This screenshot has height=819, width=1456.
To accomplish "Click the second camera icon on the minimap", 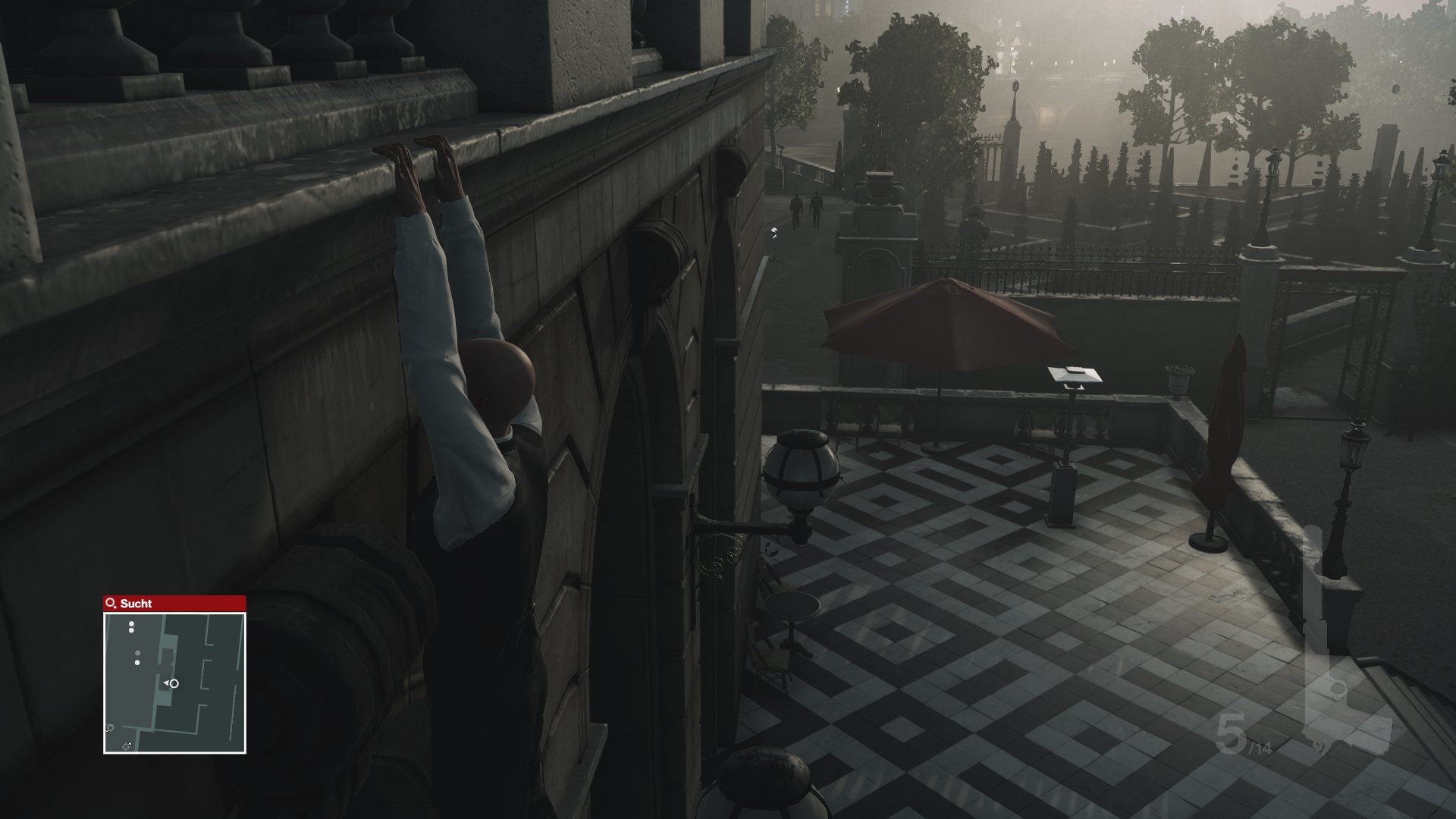I will pyautogui.click(x=126, y=746).
